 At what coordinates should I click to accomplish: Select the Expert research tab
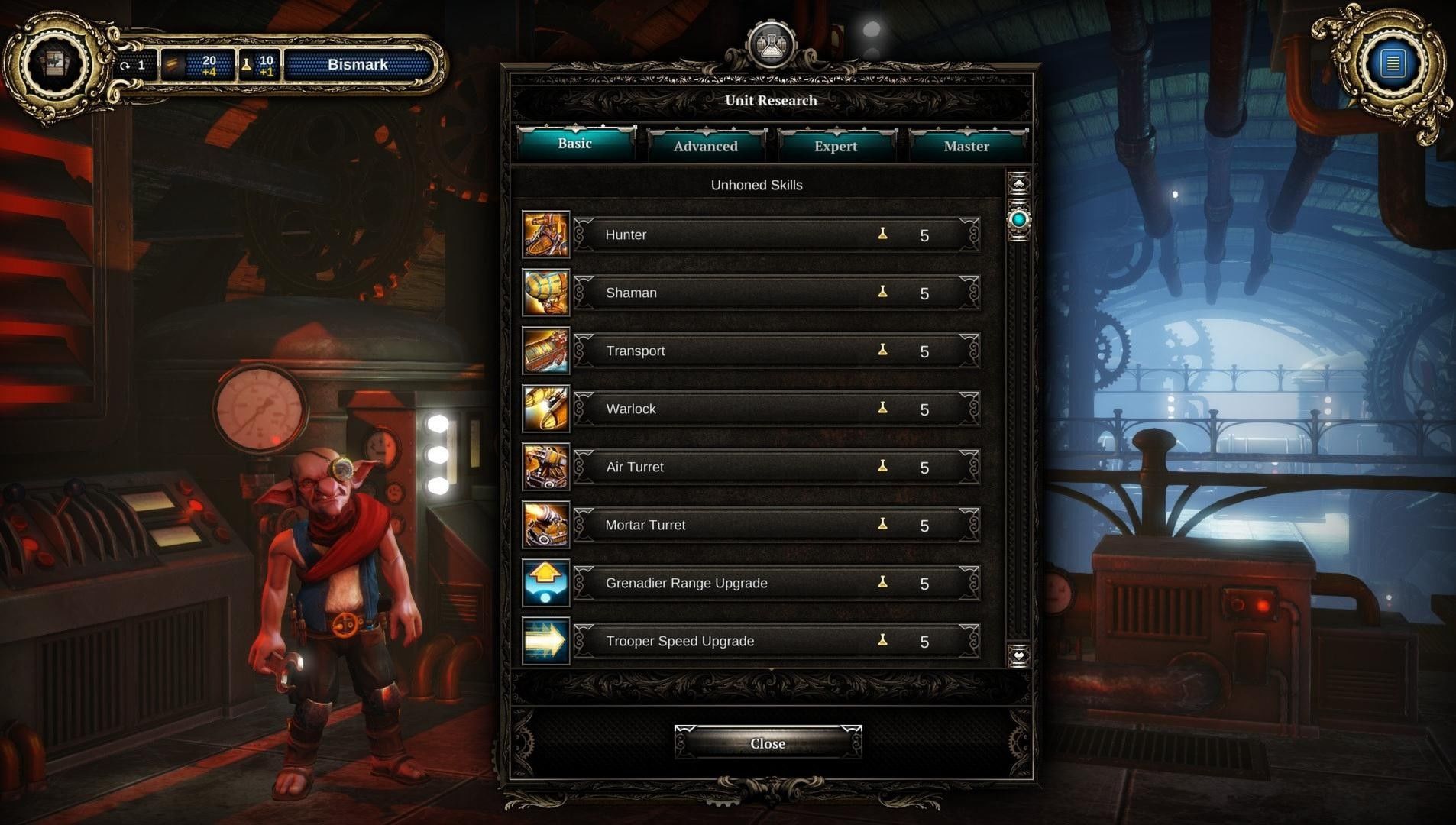[x=836, y=146]
